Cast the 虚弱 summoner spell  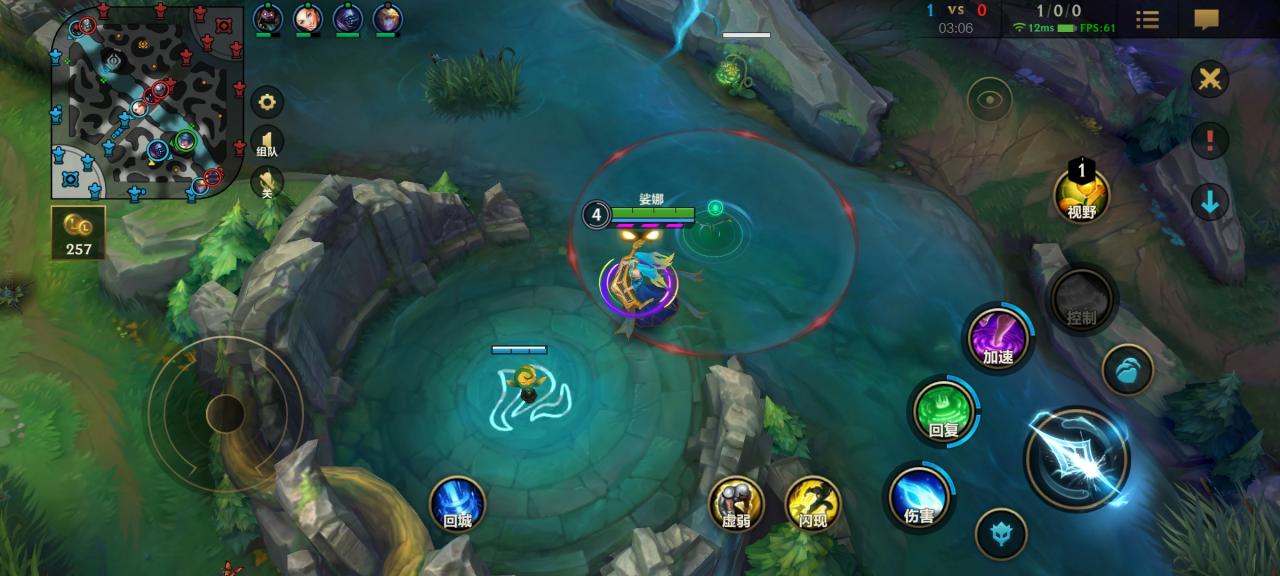(736, 503)
